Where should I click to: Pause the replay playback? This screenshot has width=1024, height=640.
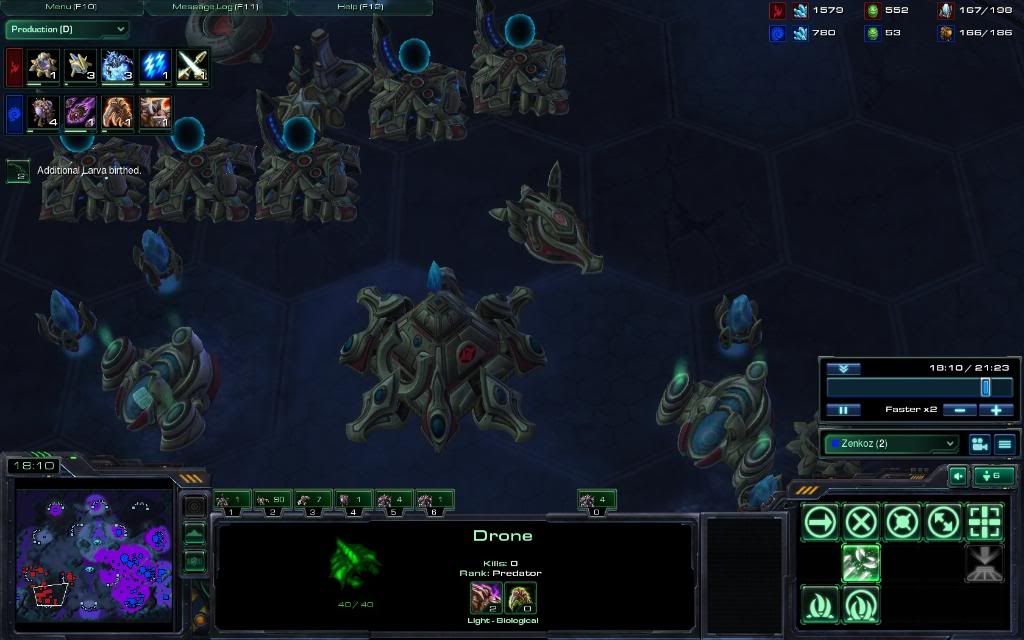(843, 410)
